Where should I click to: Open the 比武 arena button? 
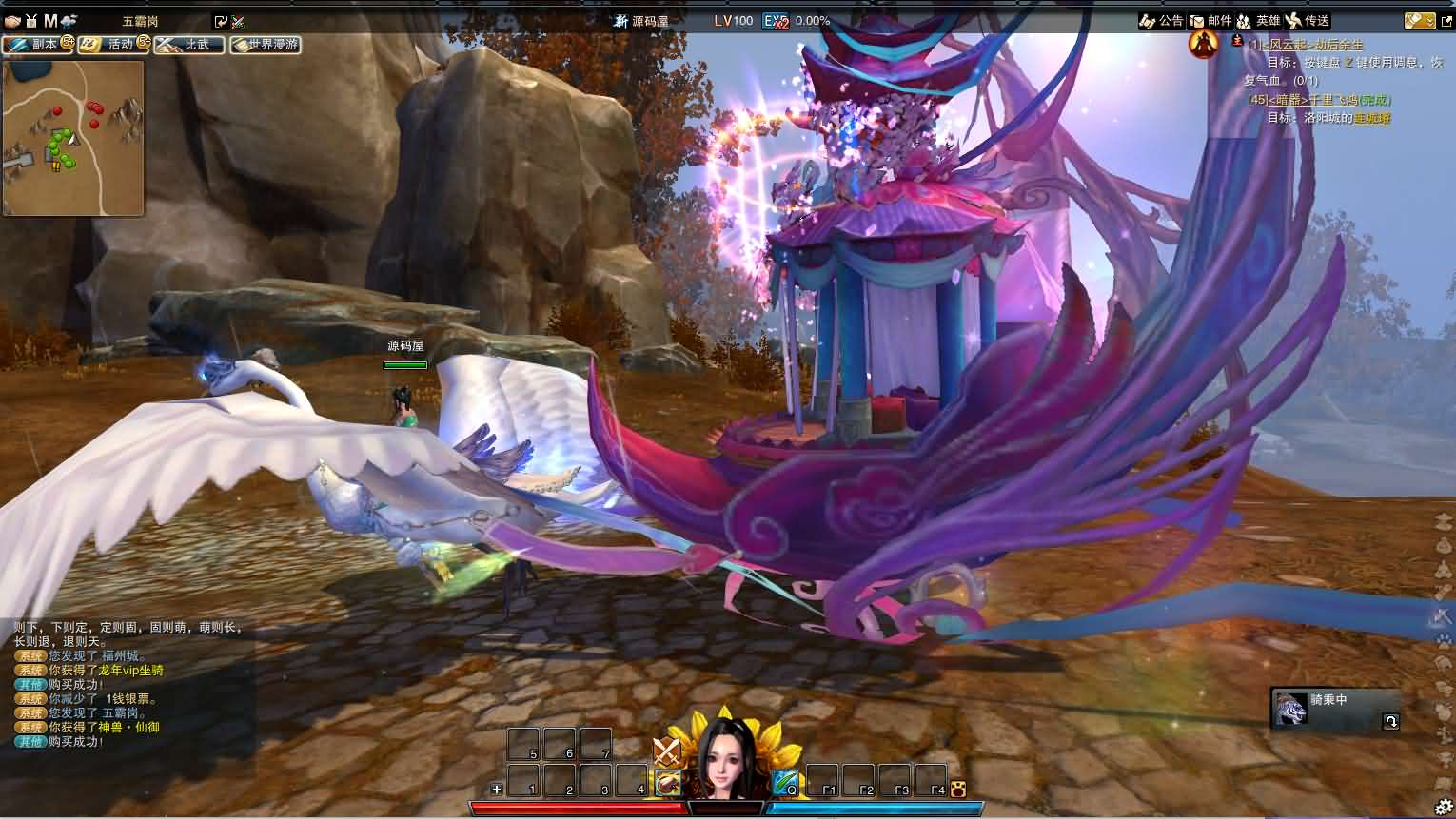pos(189,44)
